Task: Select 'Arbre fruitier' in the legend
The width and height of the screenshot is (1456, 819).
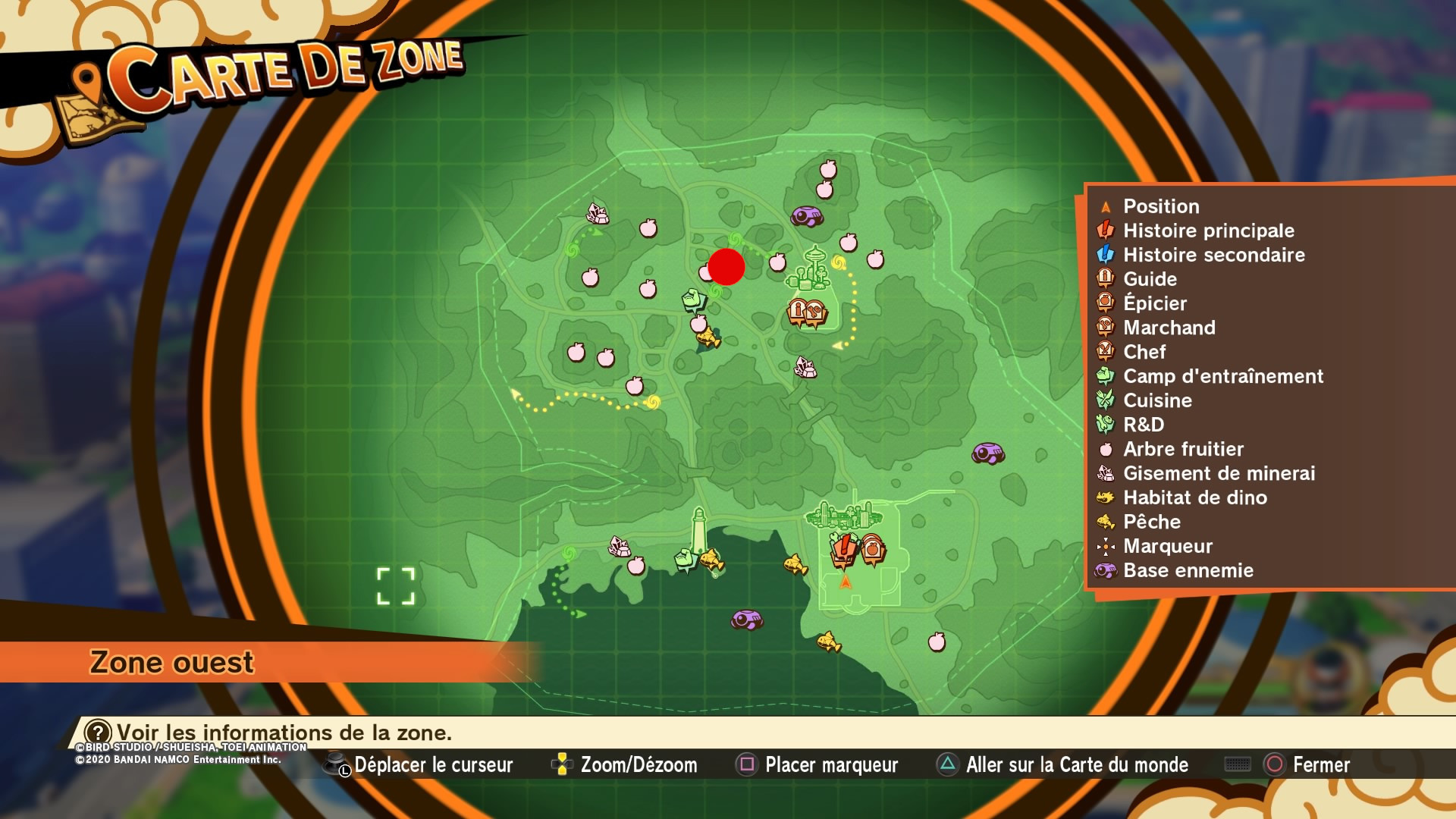Action: 1183,449
